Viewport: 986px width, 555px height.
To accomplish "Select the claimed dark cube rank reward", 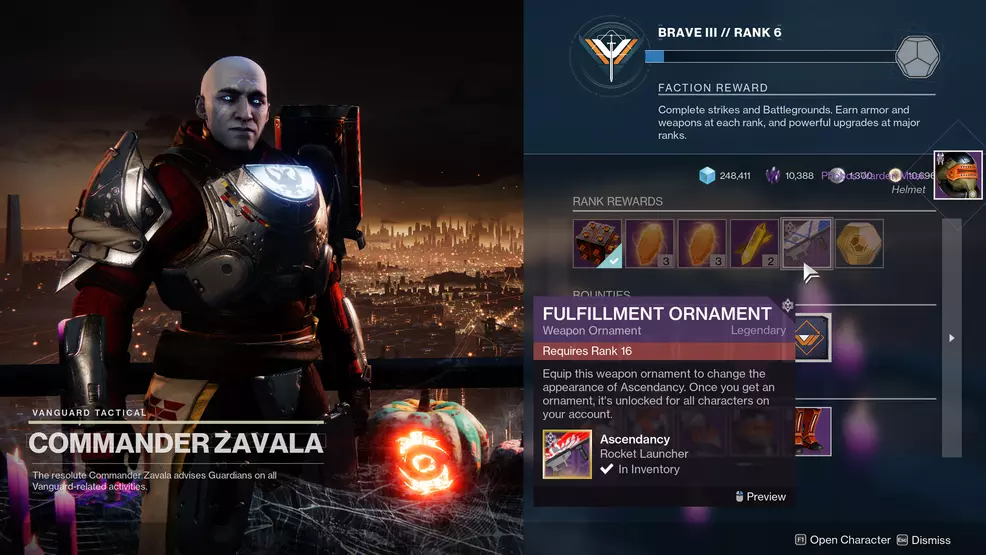I will point(597,244).
